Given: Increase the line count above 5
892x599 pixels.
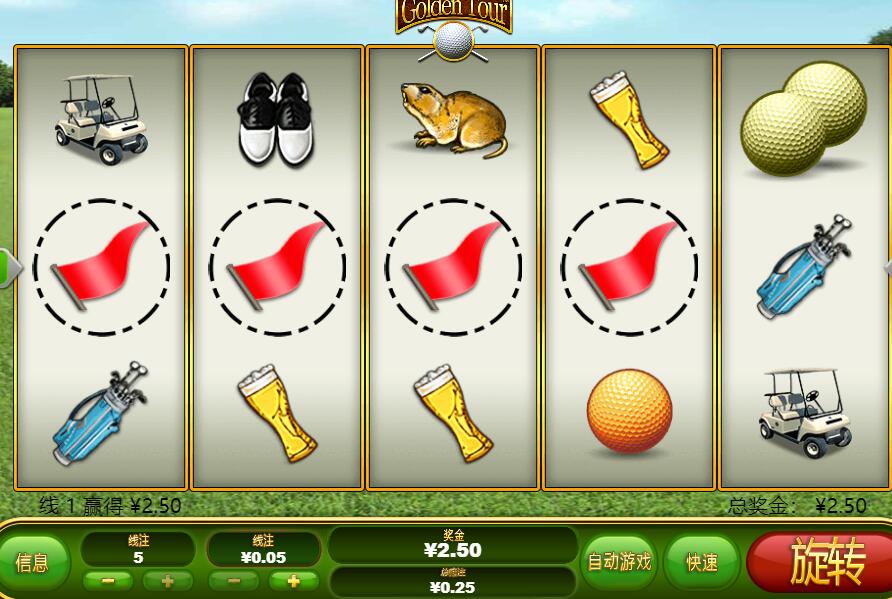Looking at the screenshot, I should pyautogui.click(x=167, y=581).
